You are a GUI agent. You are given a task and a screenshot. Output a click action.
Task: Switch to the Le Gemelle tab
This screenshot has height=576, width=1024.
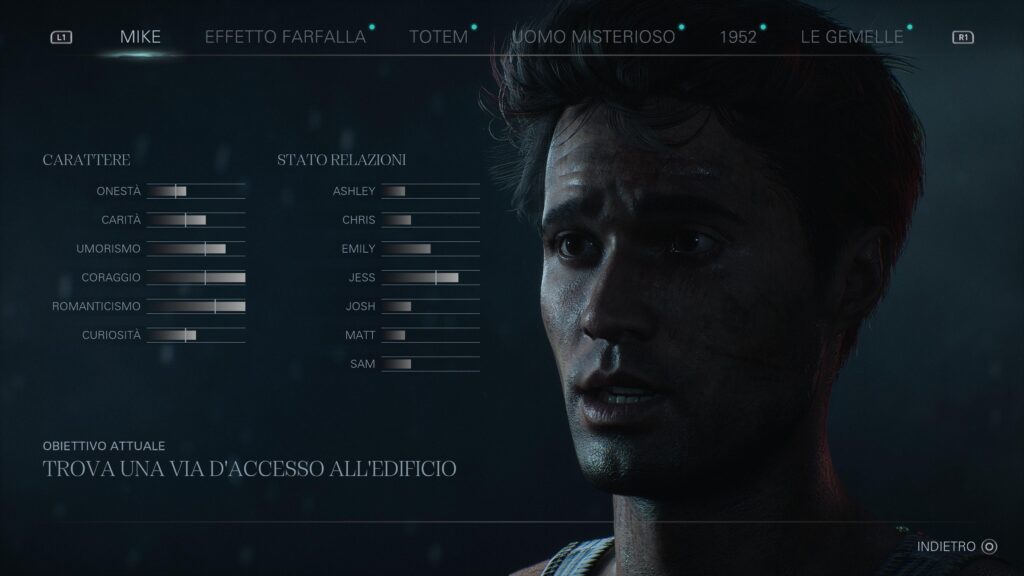coord(851,37)
